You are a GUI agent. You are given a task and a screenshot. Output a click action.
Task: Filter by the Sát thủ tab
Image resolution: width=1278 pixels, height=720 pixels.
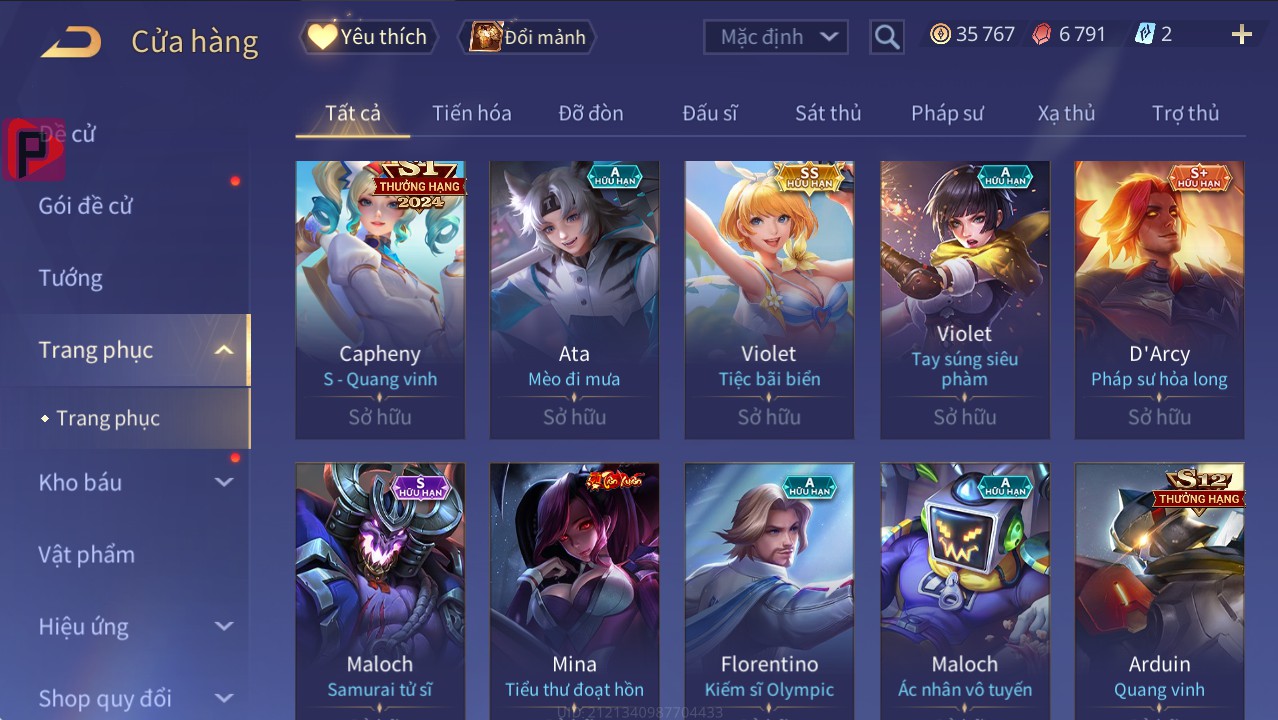pyautogui.click(x=828, y=113)
